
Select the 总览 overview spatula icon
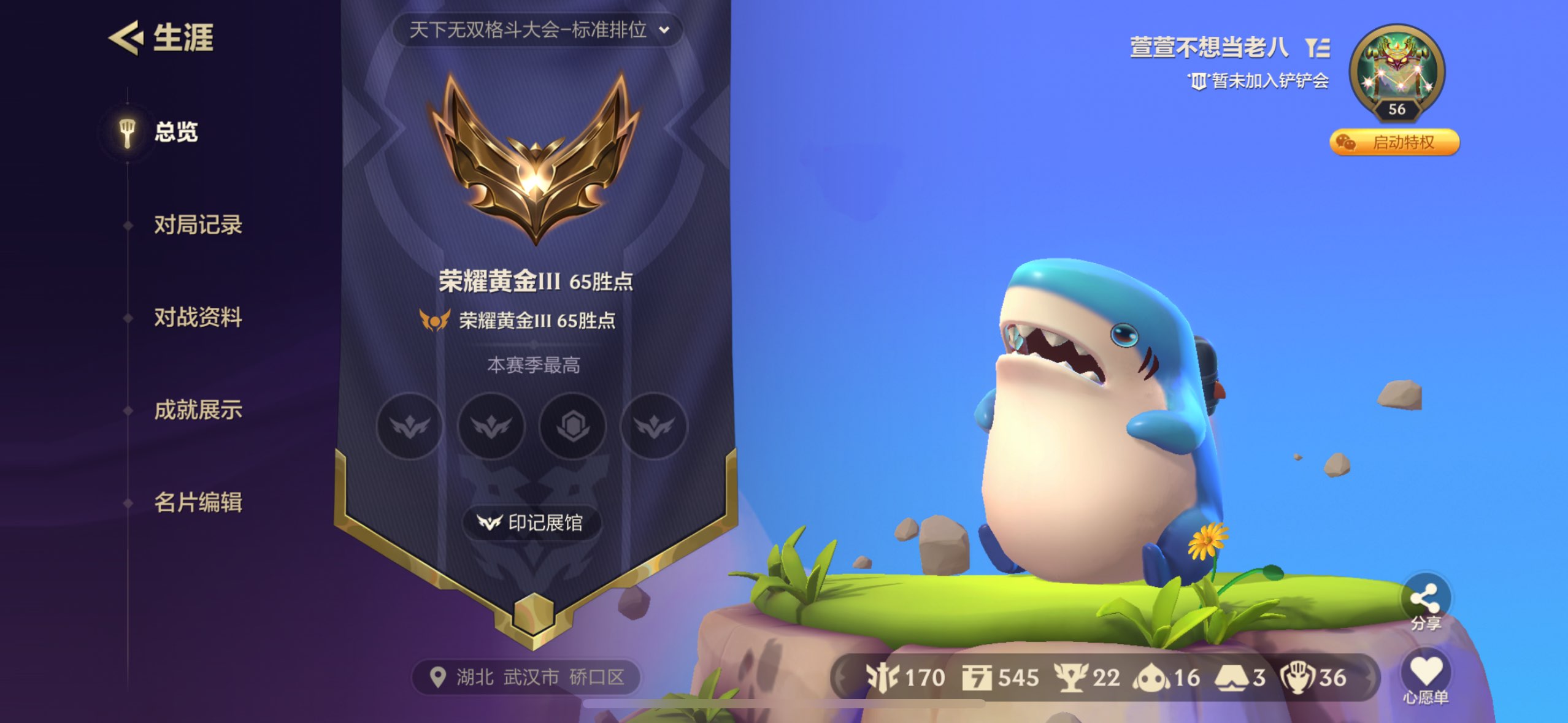pyautogui.click(x=127, y=132)
